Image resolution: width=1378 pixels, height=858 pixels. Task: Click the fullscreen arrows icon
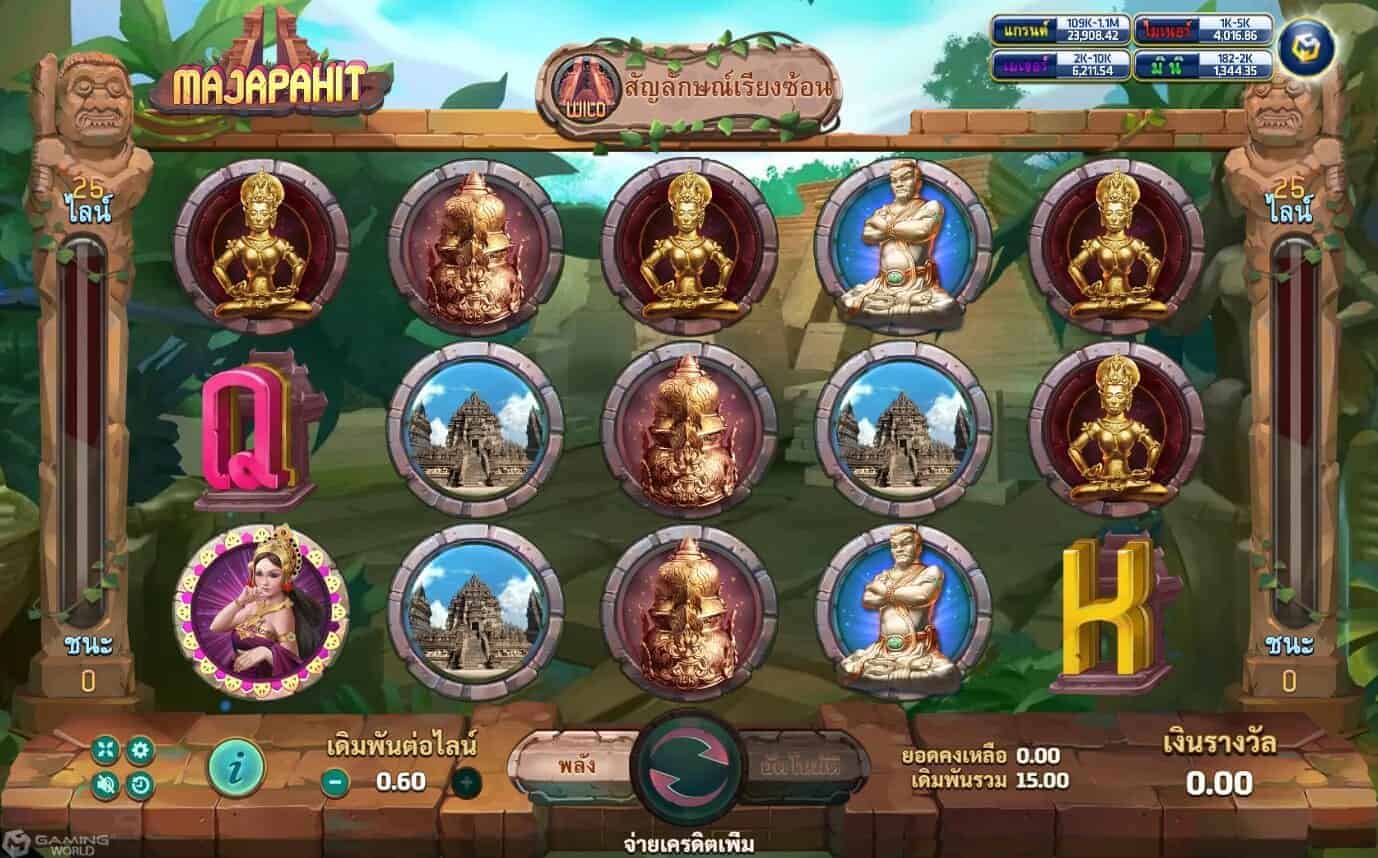103,749
